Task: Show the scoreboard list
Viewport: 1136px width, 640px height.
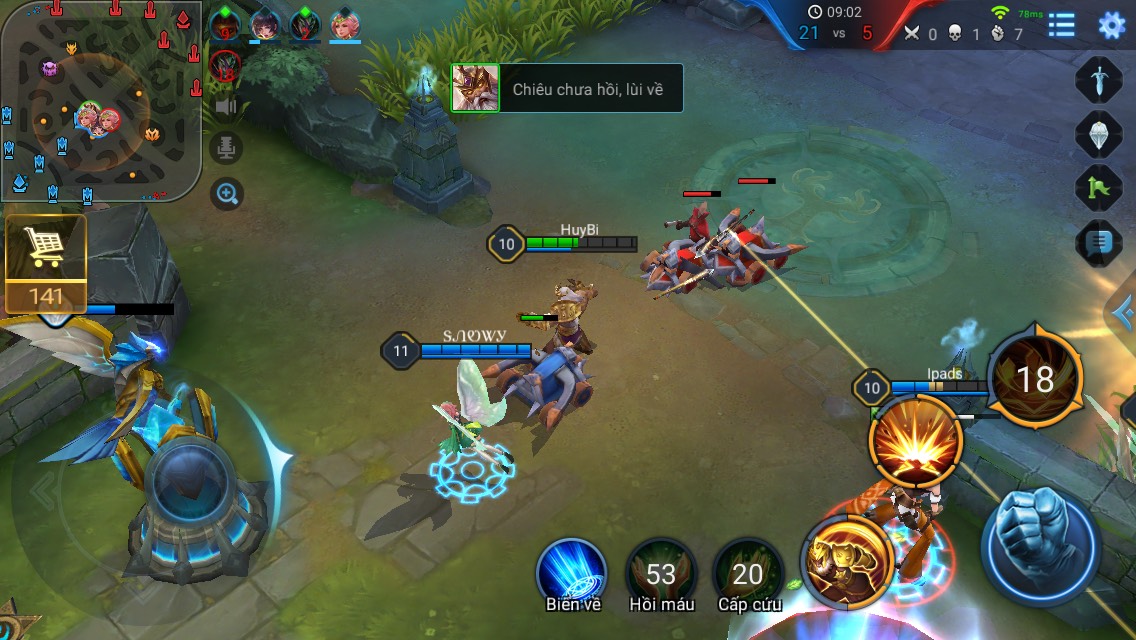Action: point(1061,25)
